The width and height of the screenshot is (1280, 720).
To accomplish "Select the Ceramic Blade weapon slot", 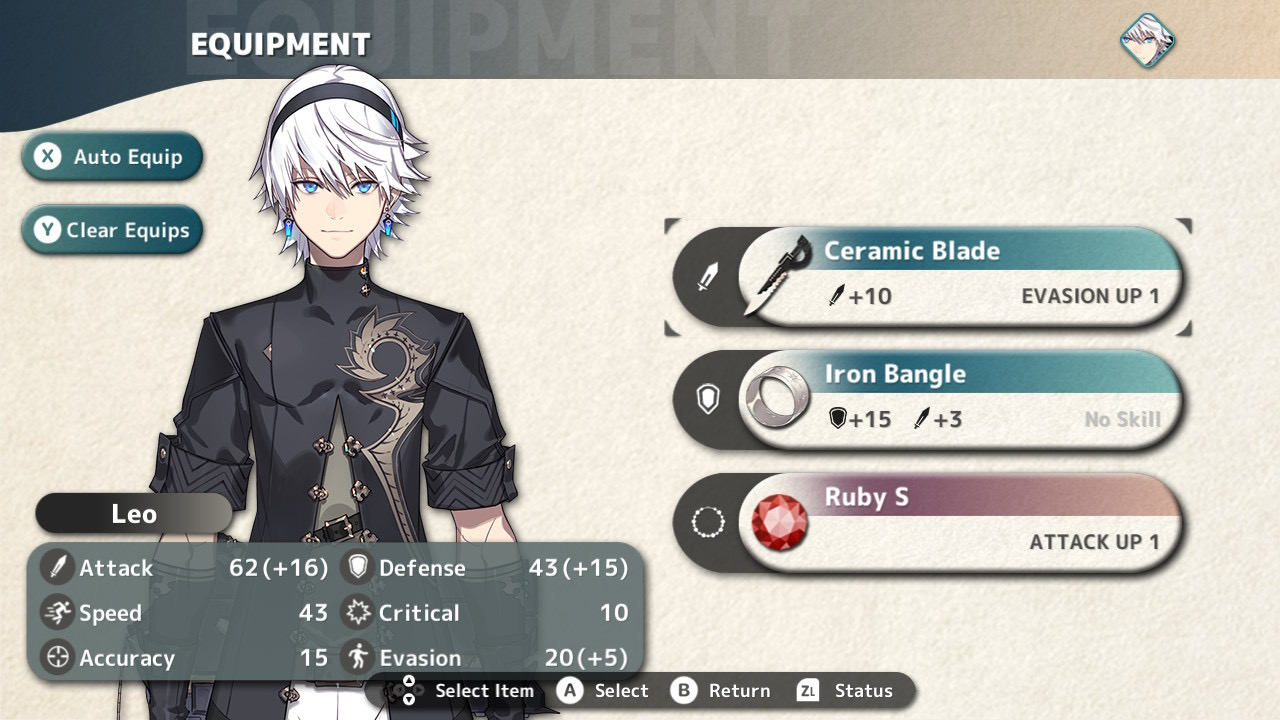I will tap(926, 276).
